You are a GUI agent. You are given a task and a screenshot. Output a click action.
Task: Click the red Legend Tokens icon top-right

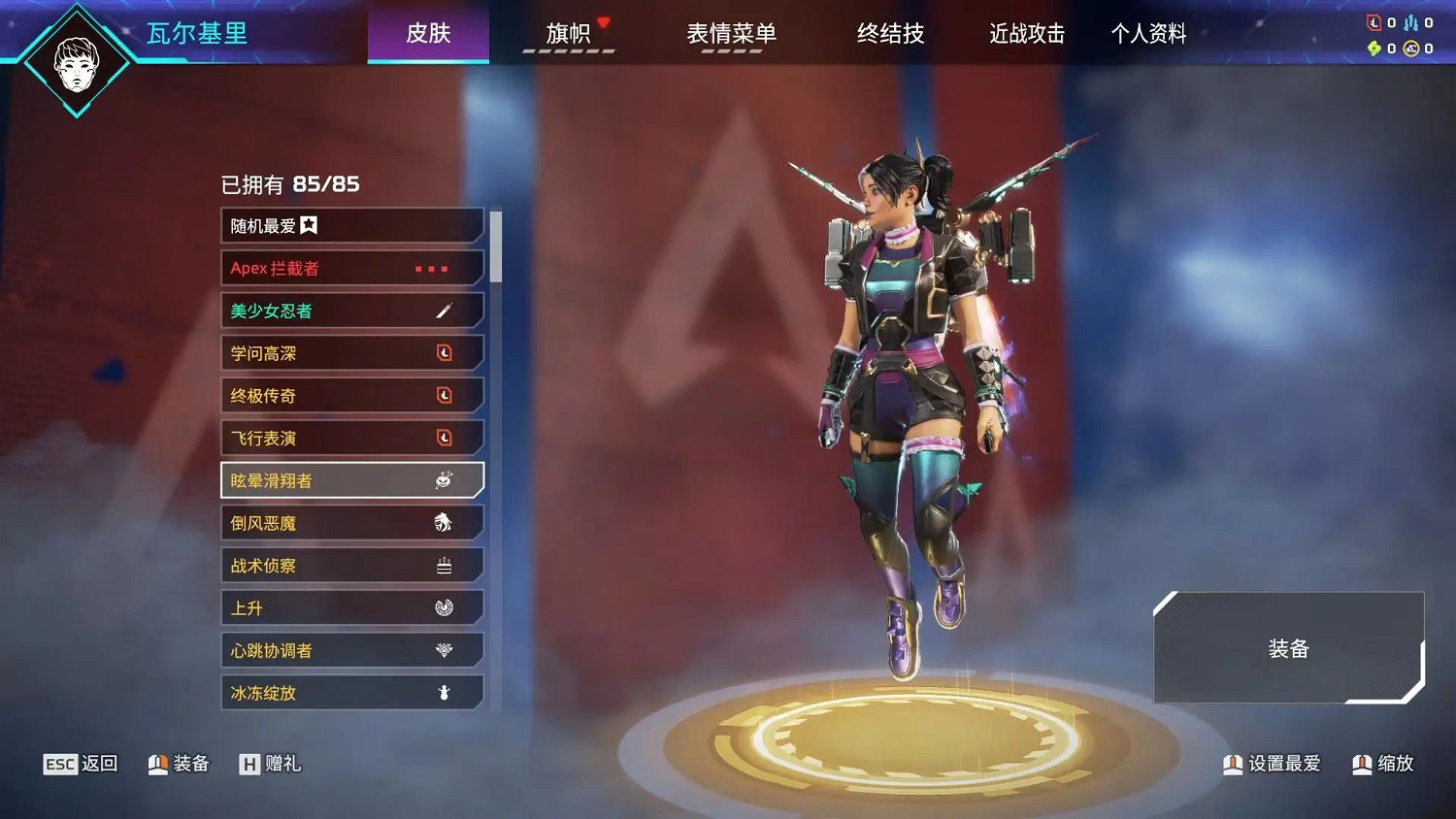coord(1373,22)
